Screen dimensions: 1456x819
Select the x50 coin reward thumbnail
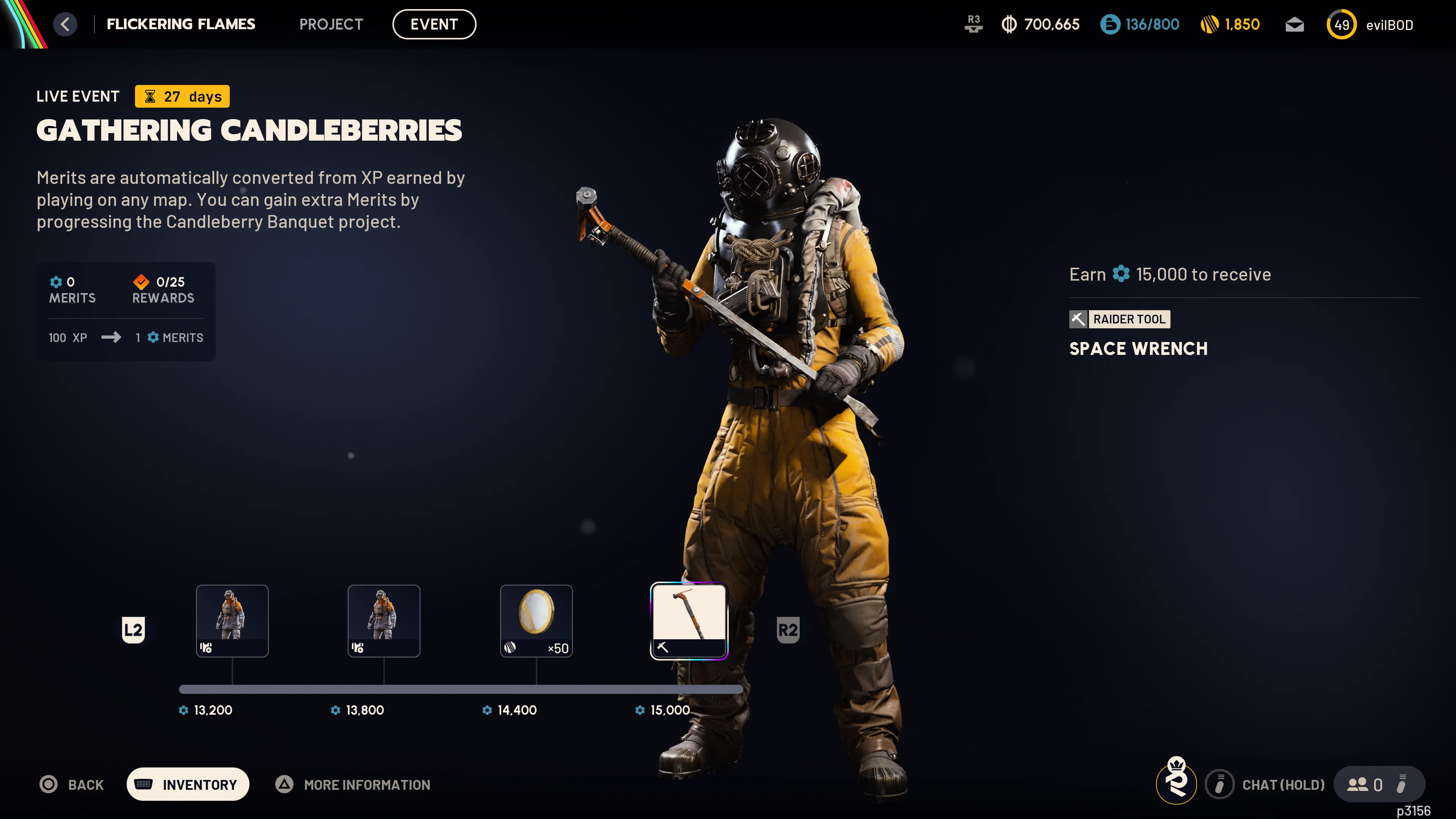click(536, 621)
